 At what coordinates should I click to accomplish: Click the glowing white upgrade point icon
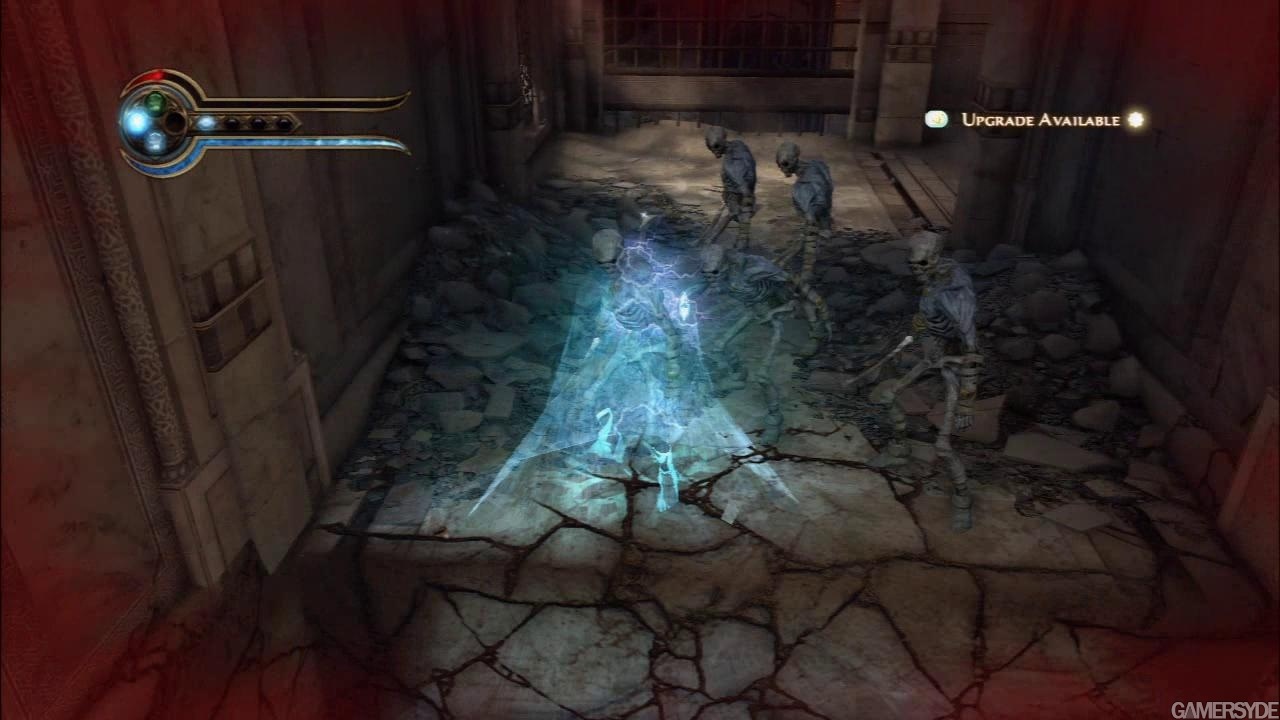point(1135,120)
